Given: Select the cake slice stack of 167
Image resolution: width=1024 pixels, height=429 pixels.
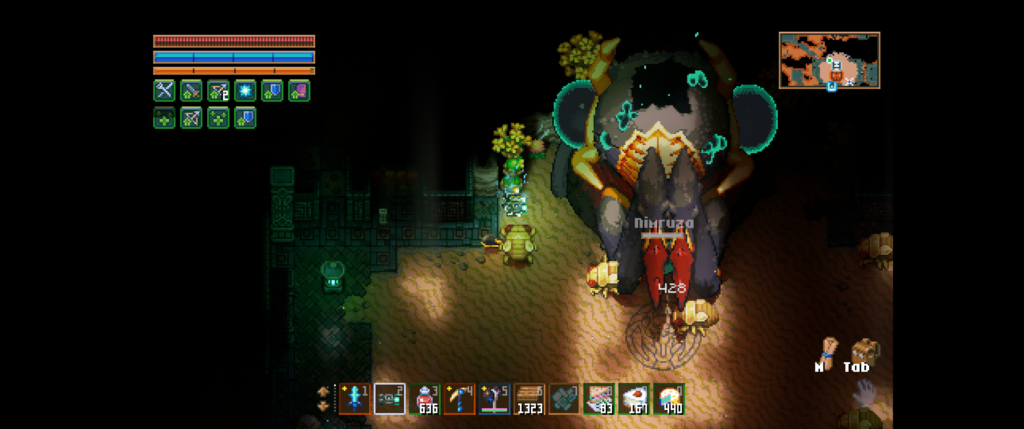Looking at the screenshot, I should coord(635,399).
